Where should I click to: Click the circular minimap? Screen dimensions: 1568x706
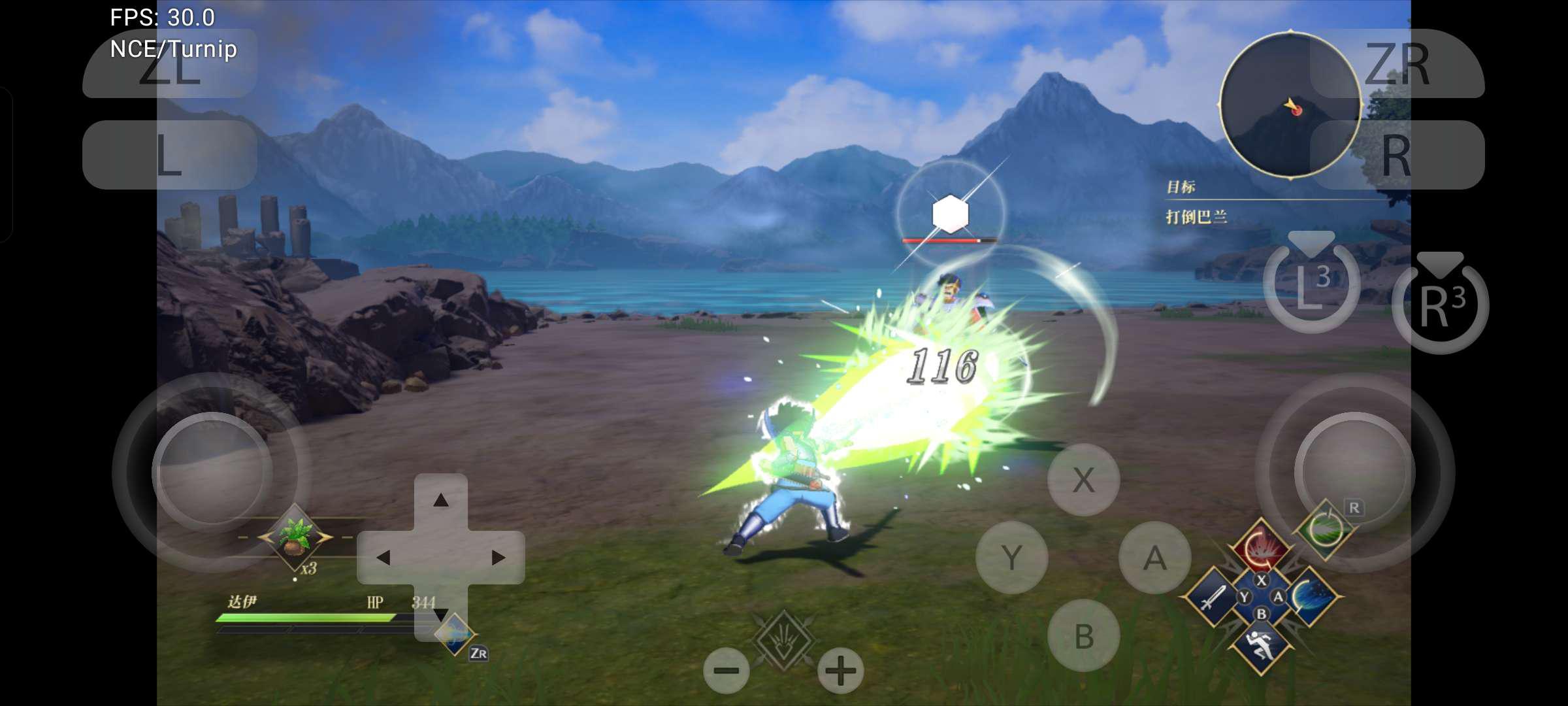[1290, 105]
